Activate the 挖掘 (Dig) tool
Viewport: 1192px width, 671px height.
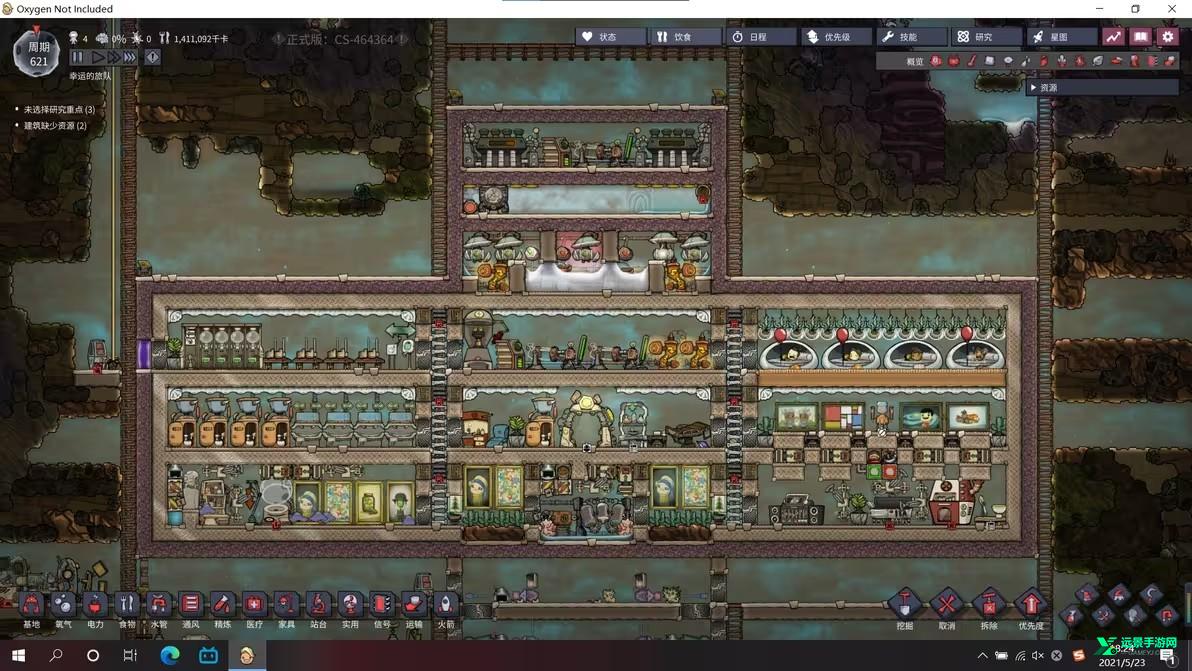click(904, 605)
